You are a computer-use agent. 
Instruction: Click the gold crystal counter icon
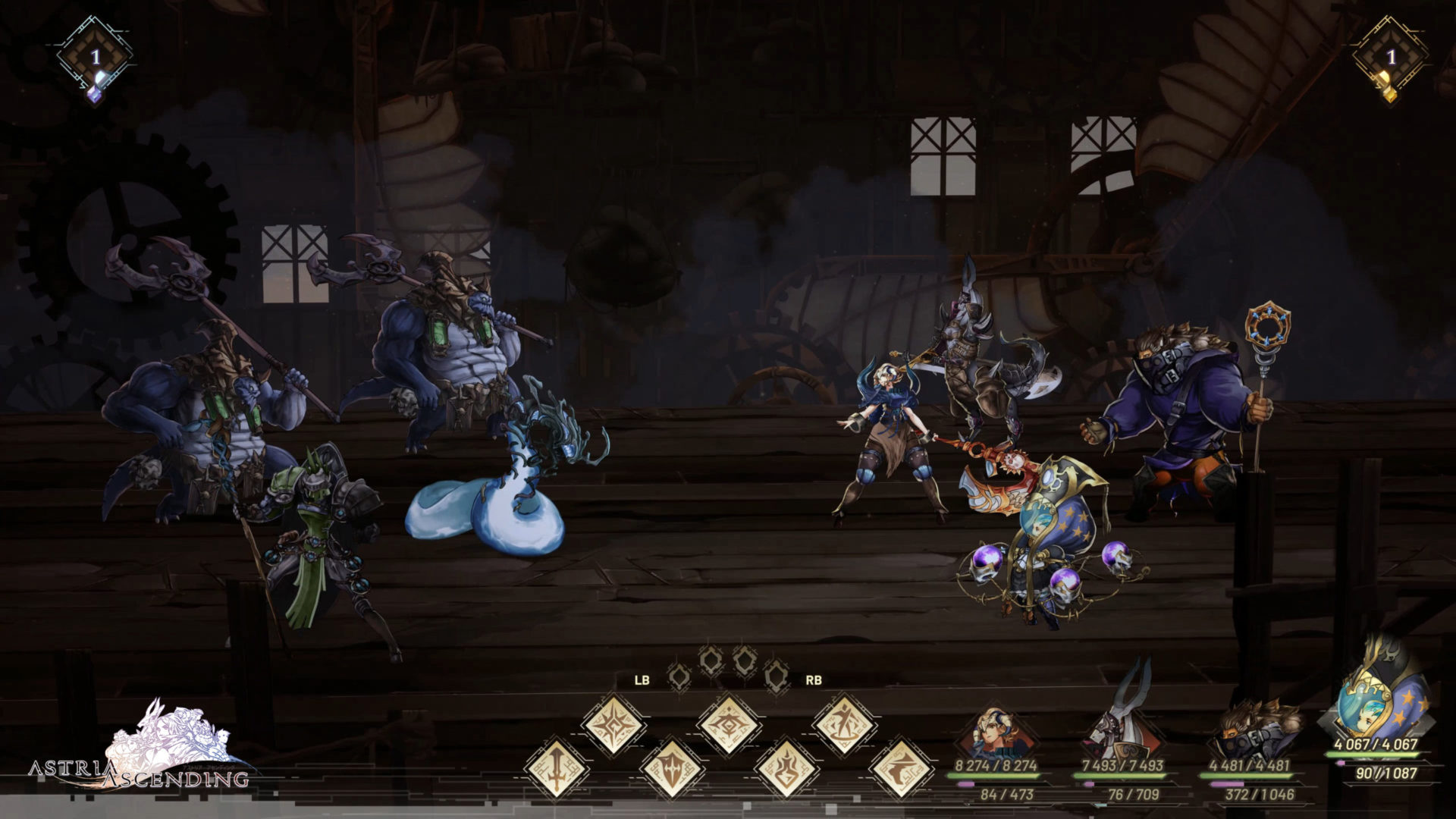(x=1390, y=61)
